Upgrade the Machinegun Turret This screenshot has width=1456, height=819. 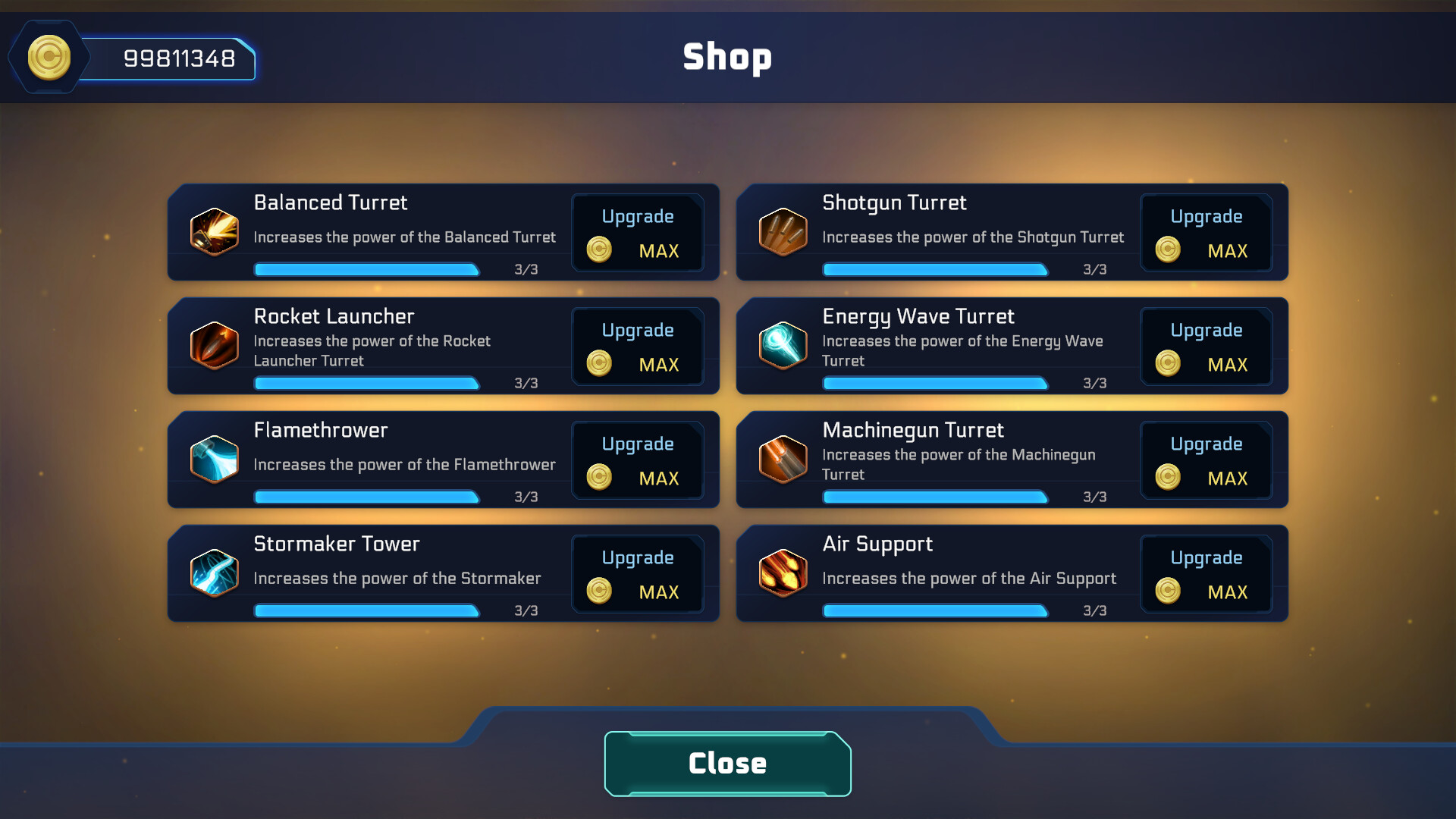pos(1206,460)
